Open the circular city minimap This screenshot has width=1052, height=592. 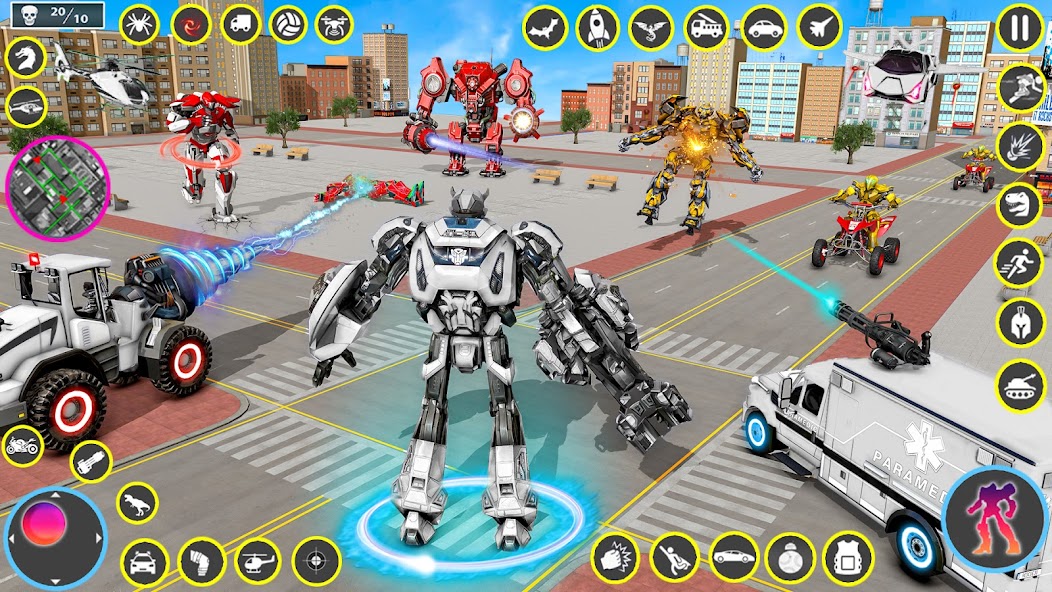pyautogui.click(x=57, y=189)
